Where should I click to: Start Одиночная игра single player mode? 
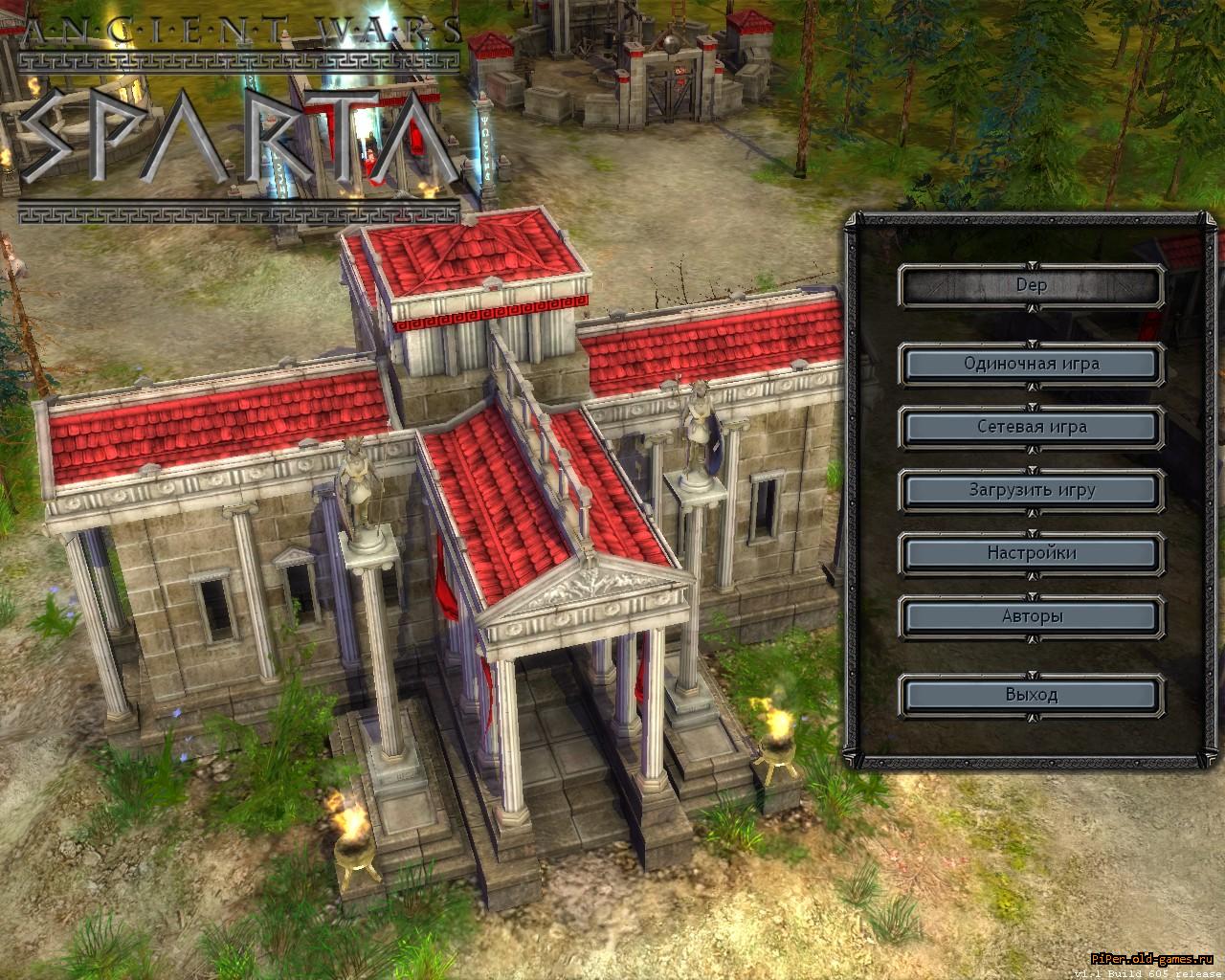(1031, 364)
